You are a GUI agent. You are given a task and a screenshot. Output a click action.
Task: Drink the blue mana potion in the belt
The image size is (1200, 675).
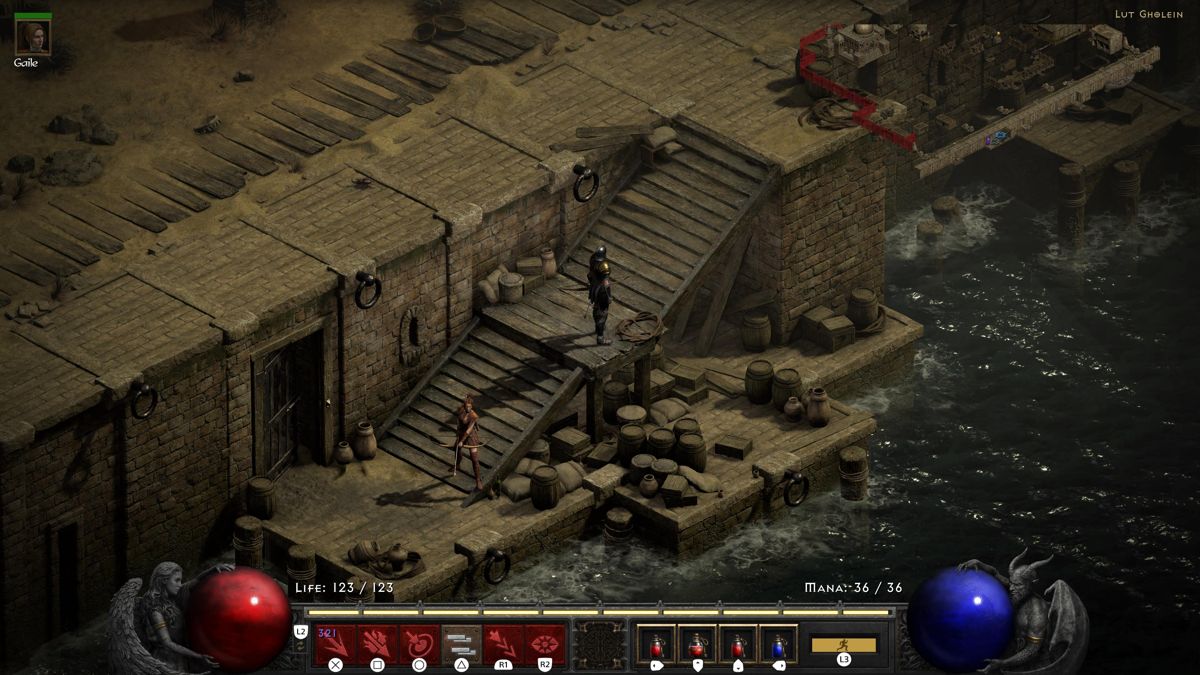pyautogui.click(x=779, y=644)
